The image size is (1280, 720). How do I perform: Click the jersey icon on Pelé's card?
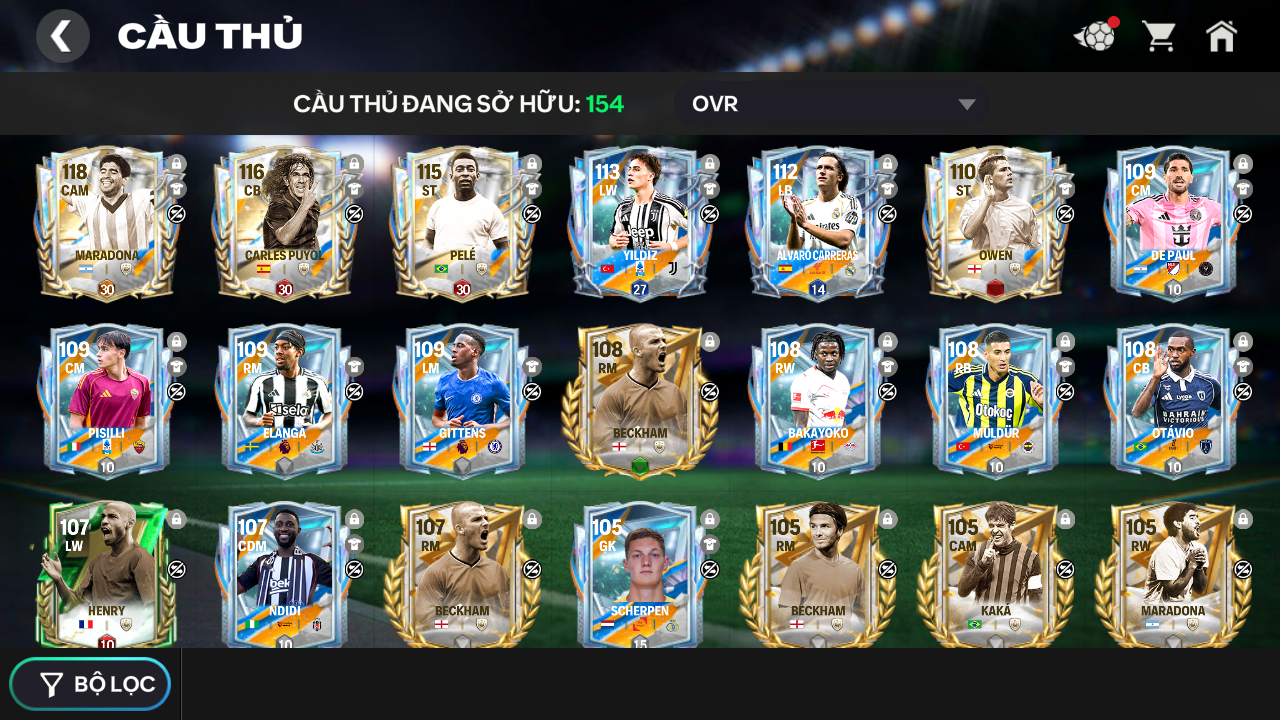tap(532, 189)
